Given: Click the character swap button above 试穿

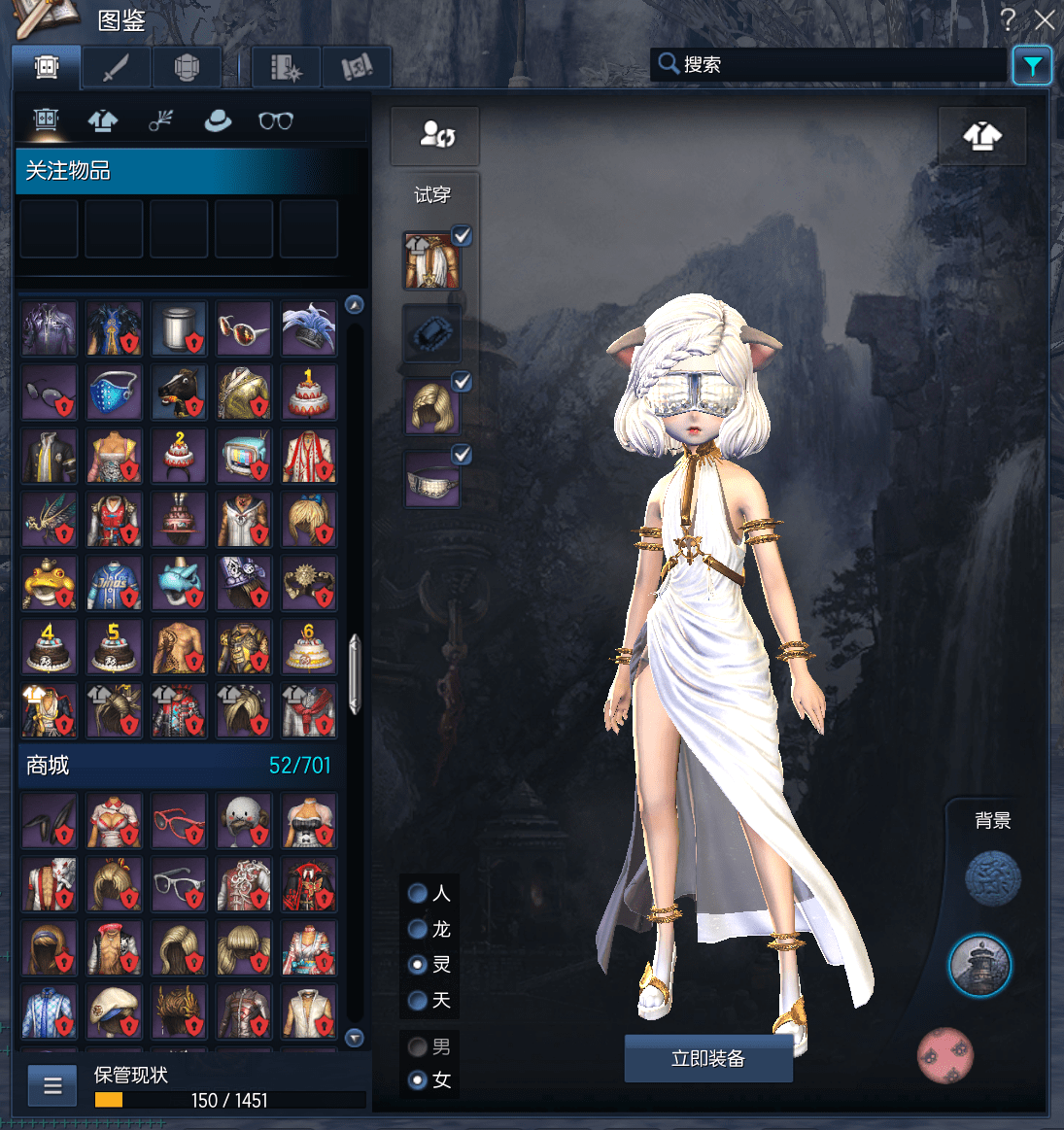Looking at the screenshot, I should pyautogui.click(x=435, y=135).
